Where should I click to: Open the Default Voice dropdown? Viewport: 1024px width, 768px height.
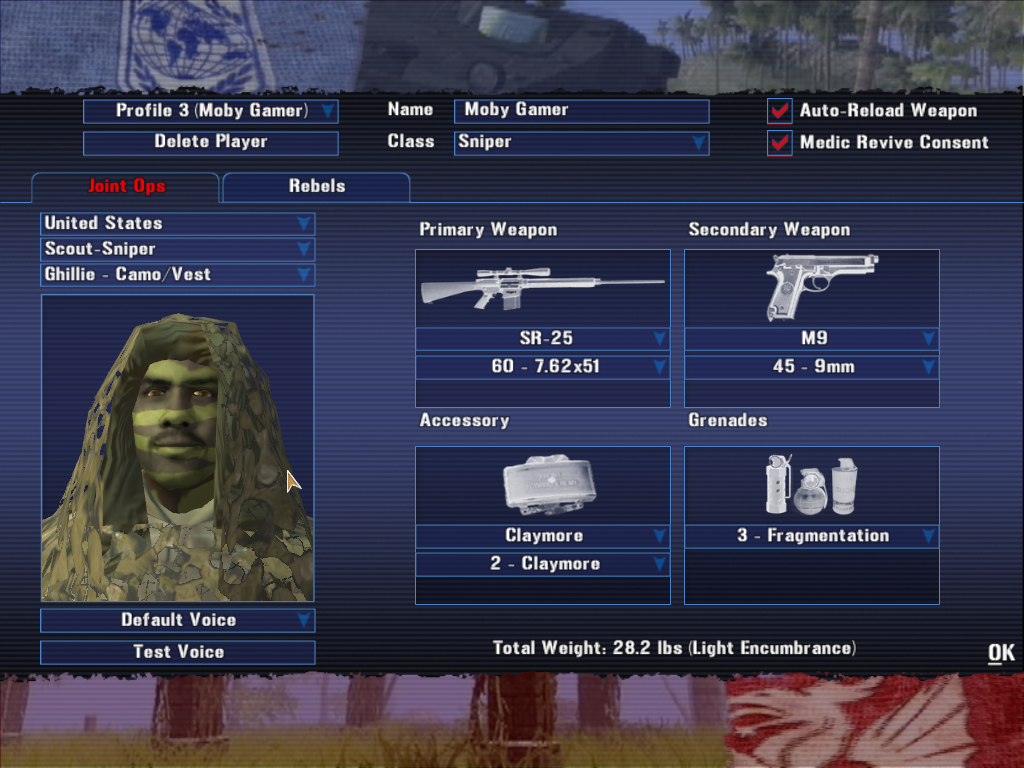(x=178, y=620)
